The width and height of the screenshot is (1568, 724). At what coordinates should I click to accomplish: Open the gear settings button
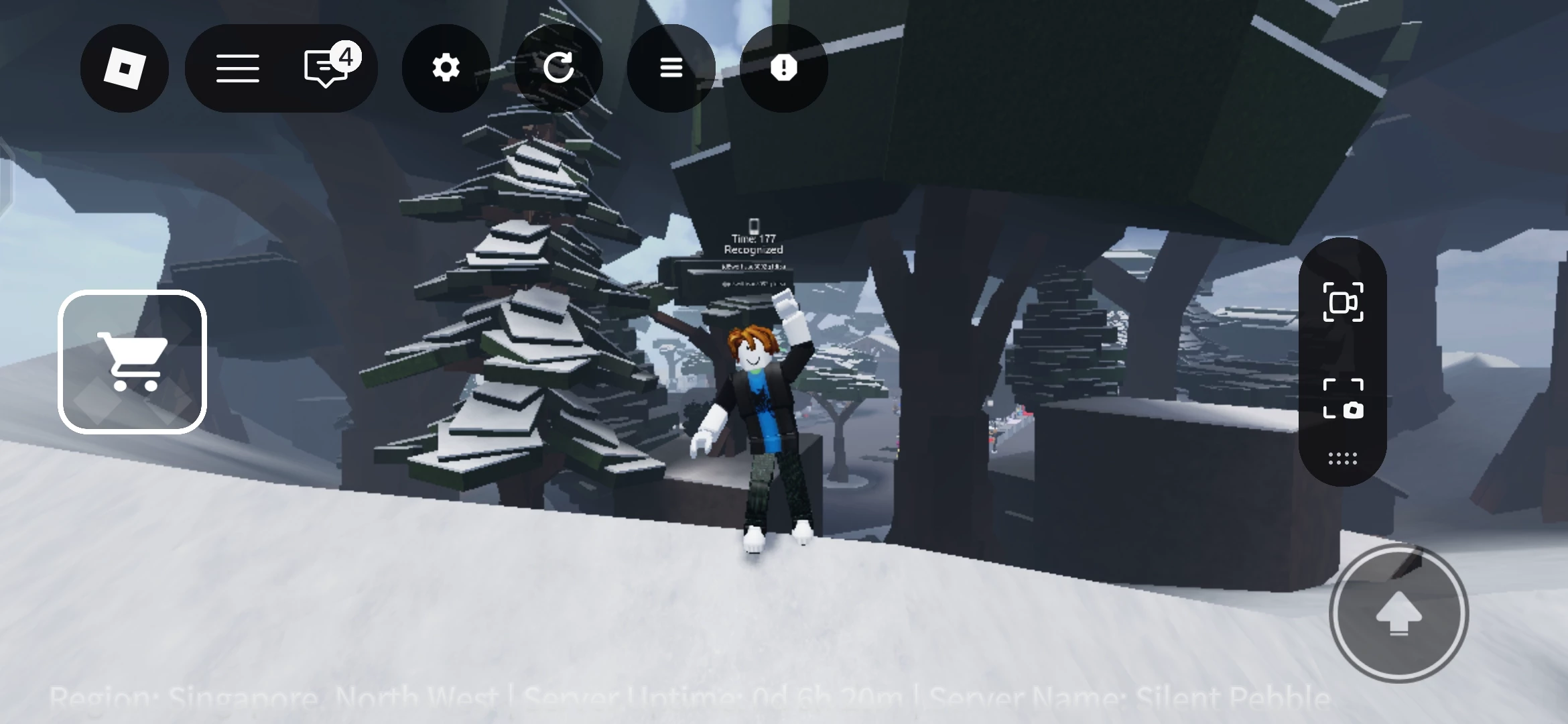pos(446,68)
